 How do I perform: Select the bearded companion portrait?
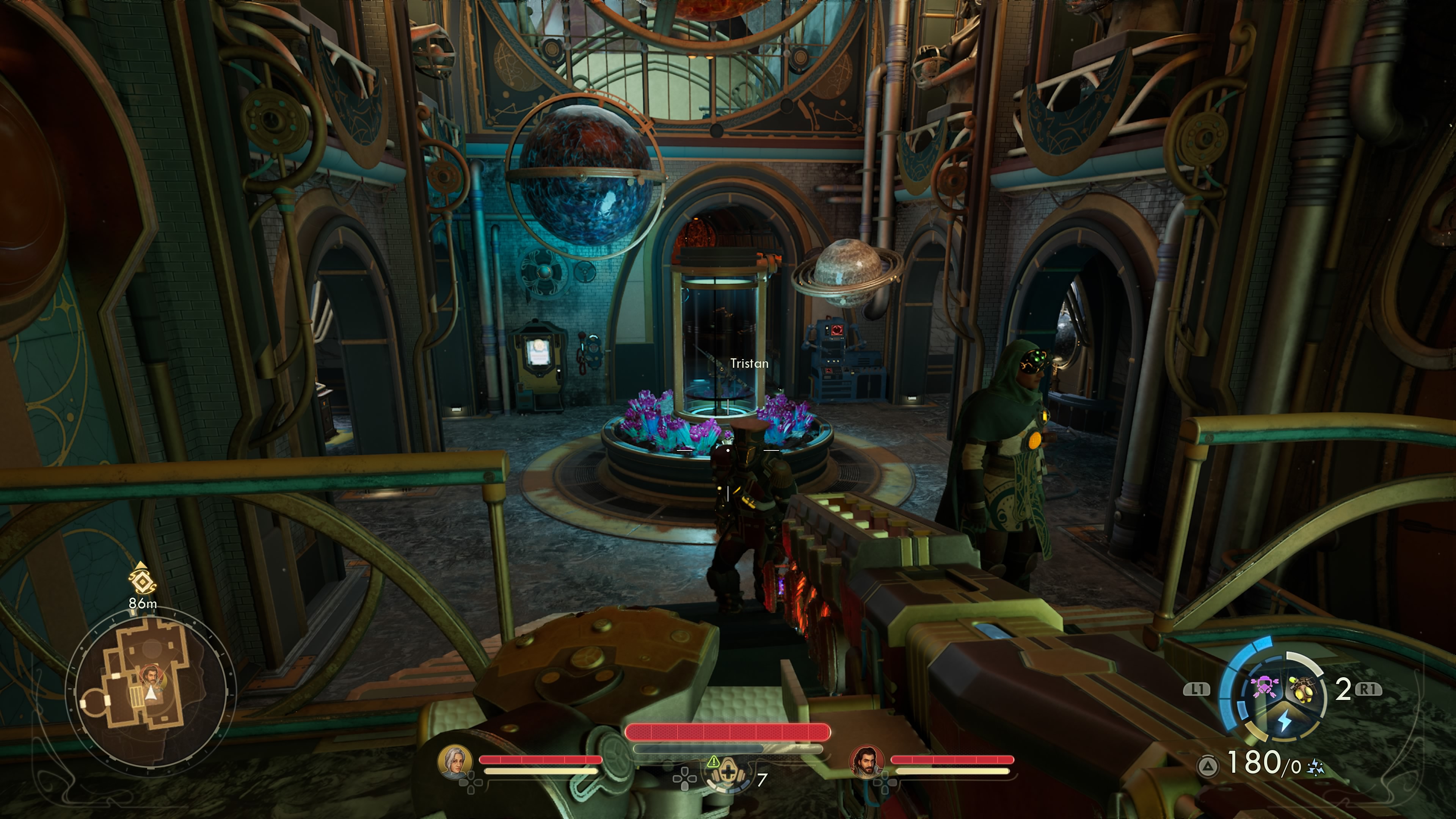pyautogui.click(x=866, y=761)
